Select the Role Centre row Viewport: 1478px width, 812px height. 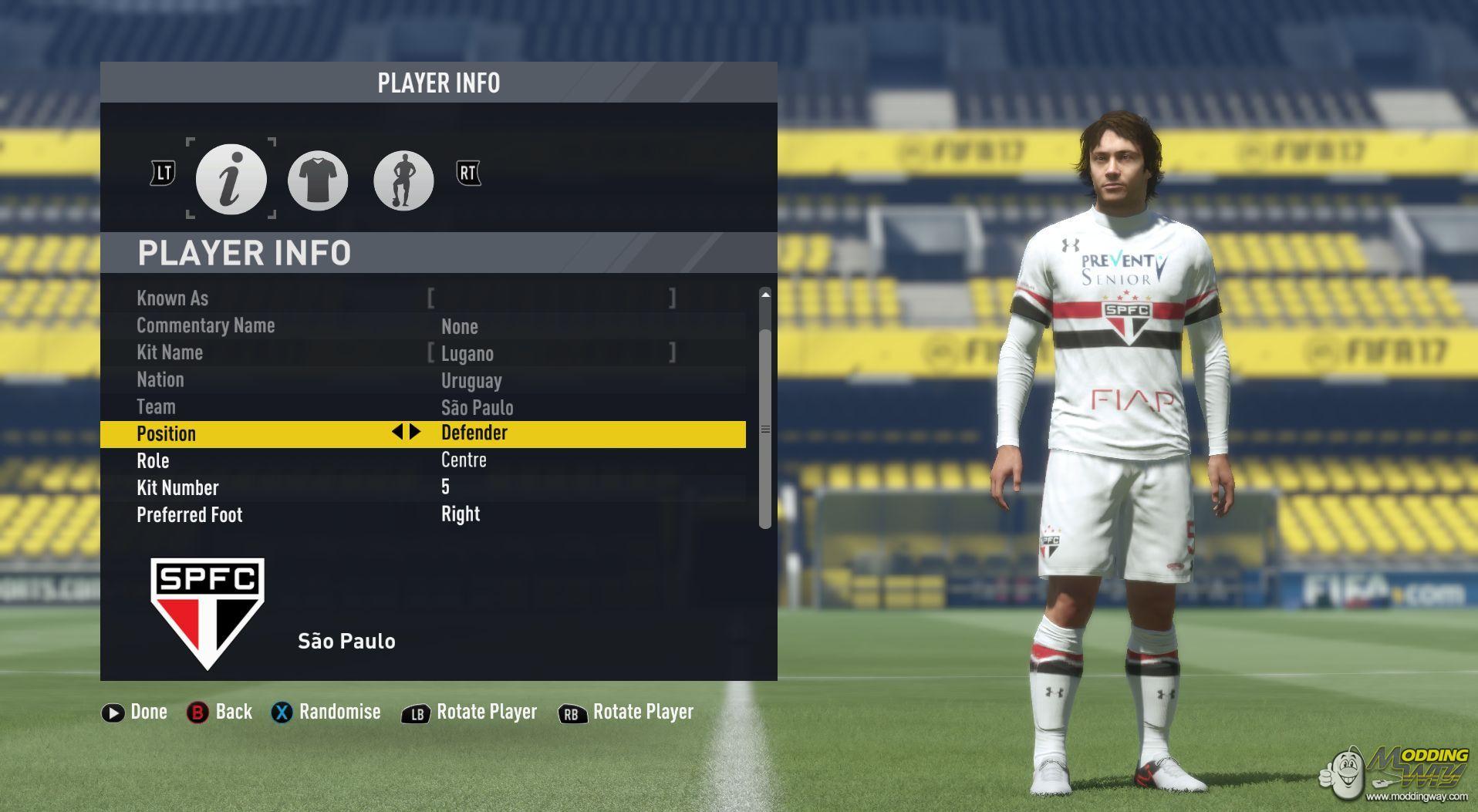tap(423, 460)
